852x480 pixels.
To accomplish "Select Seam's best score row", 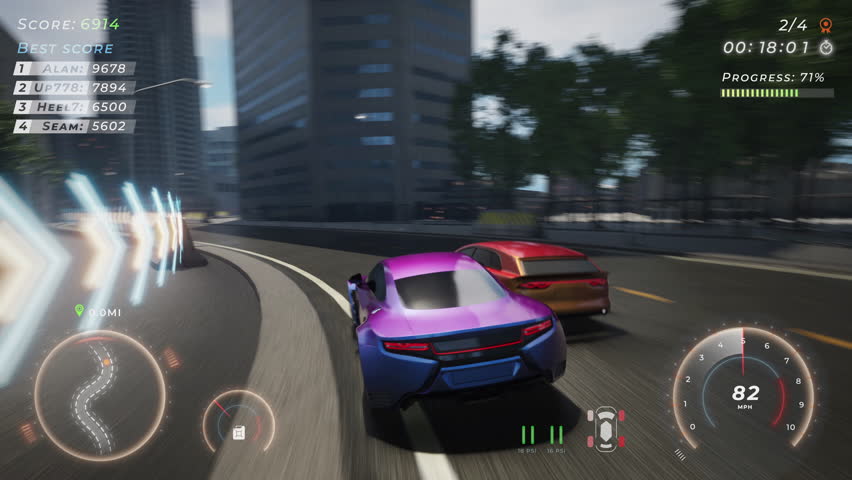I will pos(75,126).
